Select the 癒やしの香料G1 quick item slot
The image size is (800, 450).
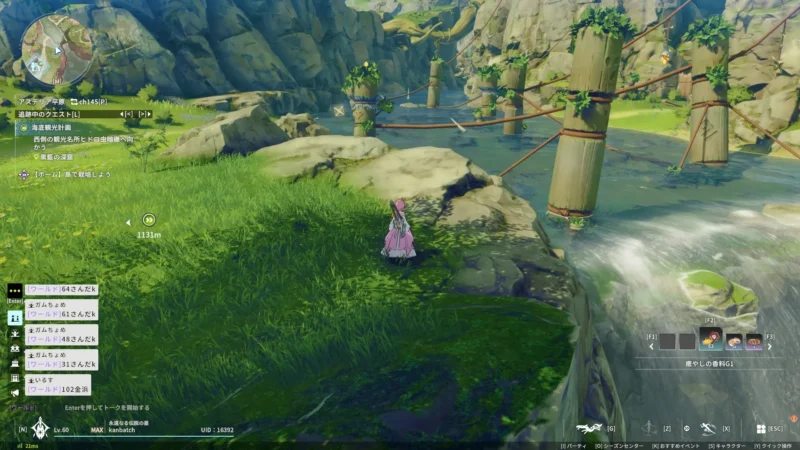(x=711, y=341)
